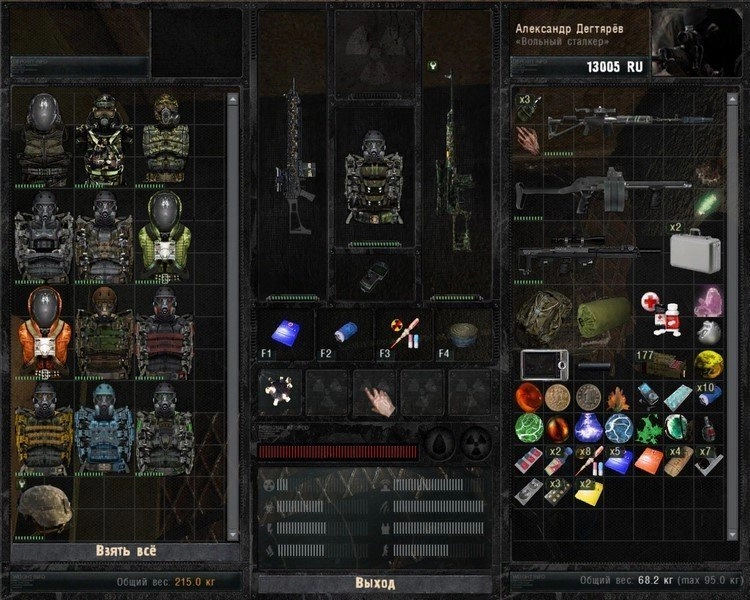Screen dimensions: 750x600
Task: Click the 177-round ammo box
Action: click(x=659, y=361)
